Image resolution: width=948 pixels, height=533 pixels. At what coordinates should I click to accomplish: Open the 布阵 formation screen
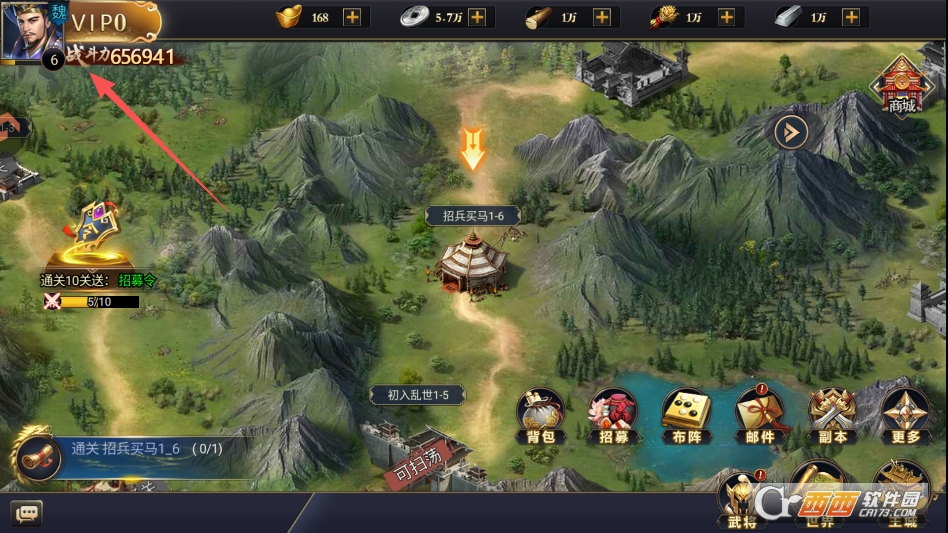click(686, 416)
